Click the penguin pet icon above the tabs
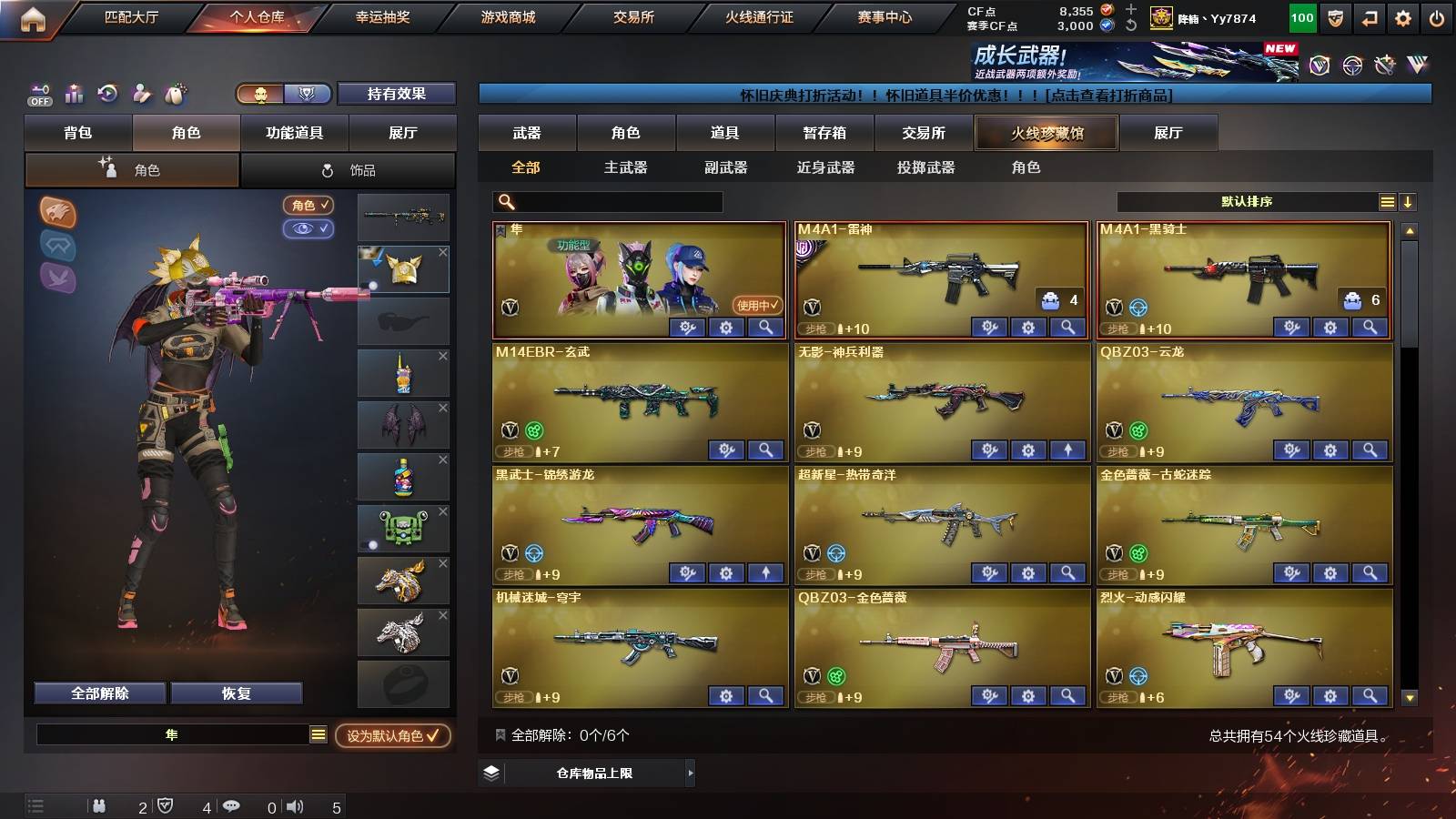This screenshot has height=819, width=1456. (173, 93)
